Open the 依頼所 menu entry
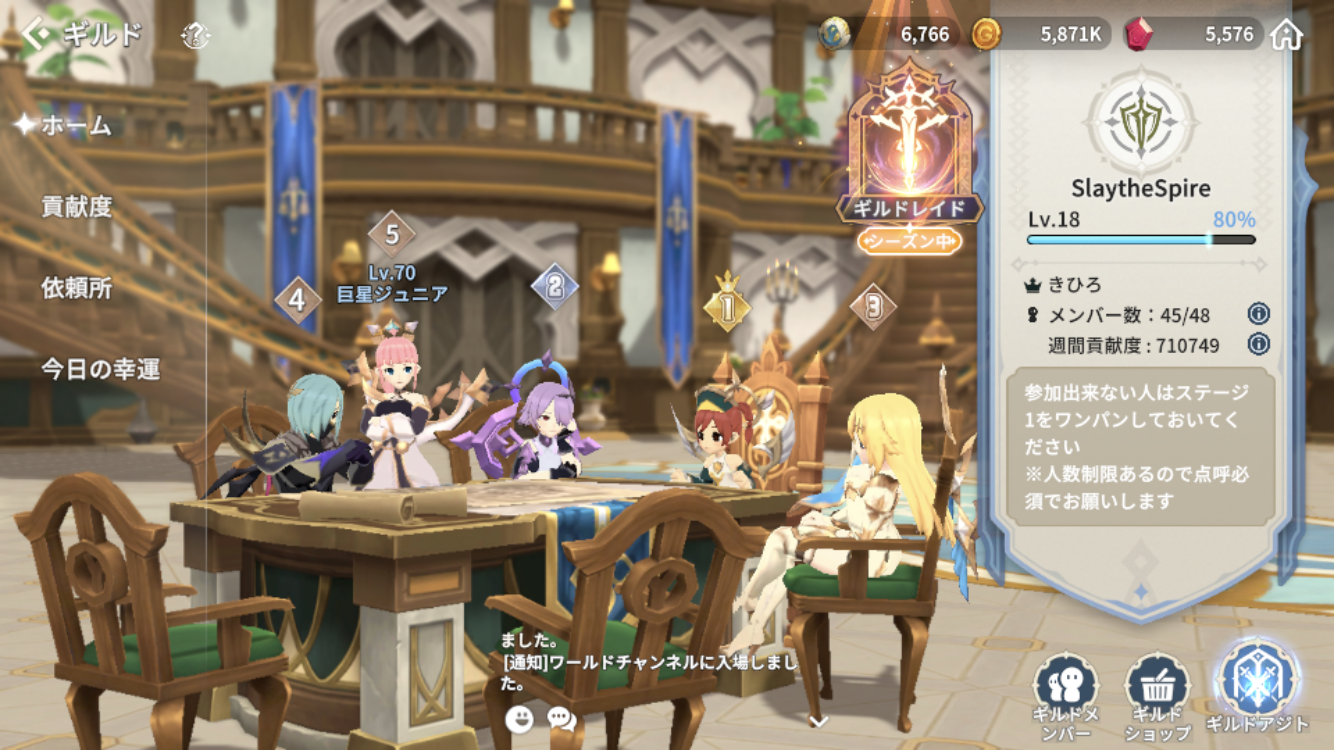The width and height of the screenshot is (1334, 750). pyautogui.click(x=76, y=288)
